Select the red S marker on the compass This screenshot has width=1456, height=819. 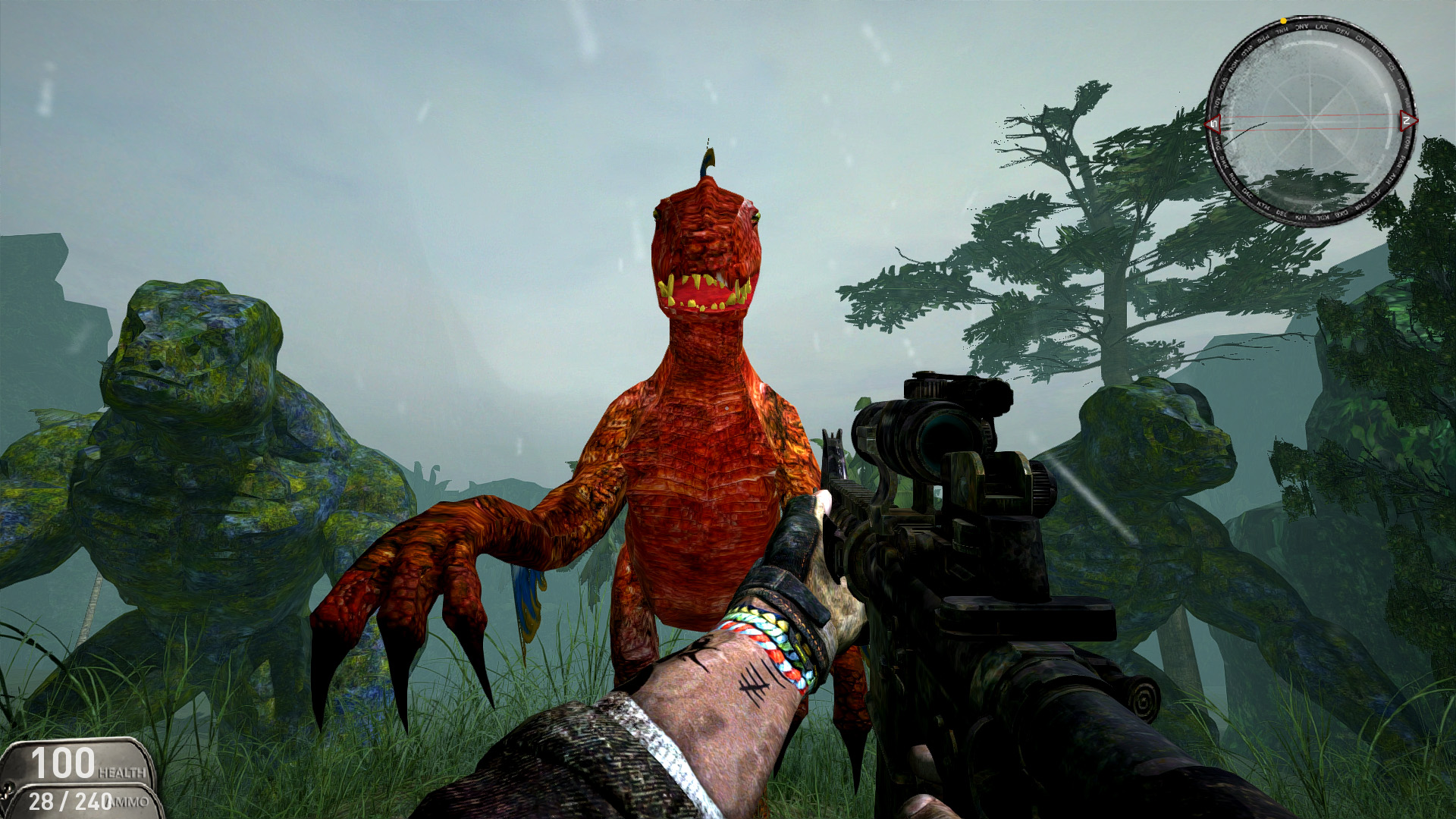pyautogui.click(x=1213, y=124)
